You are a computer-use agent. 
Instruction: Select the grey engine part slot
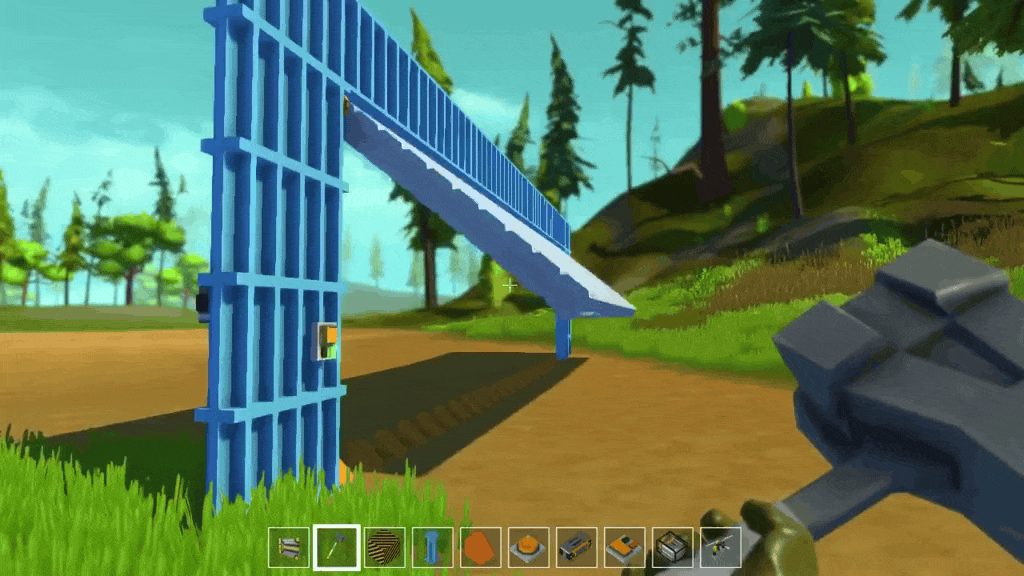[x=576, y=547]
